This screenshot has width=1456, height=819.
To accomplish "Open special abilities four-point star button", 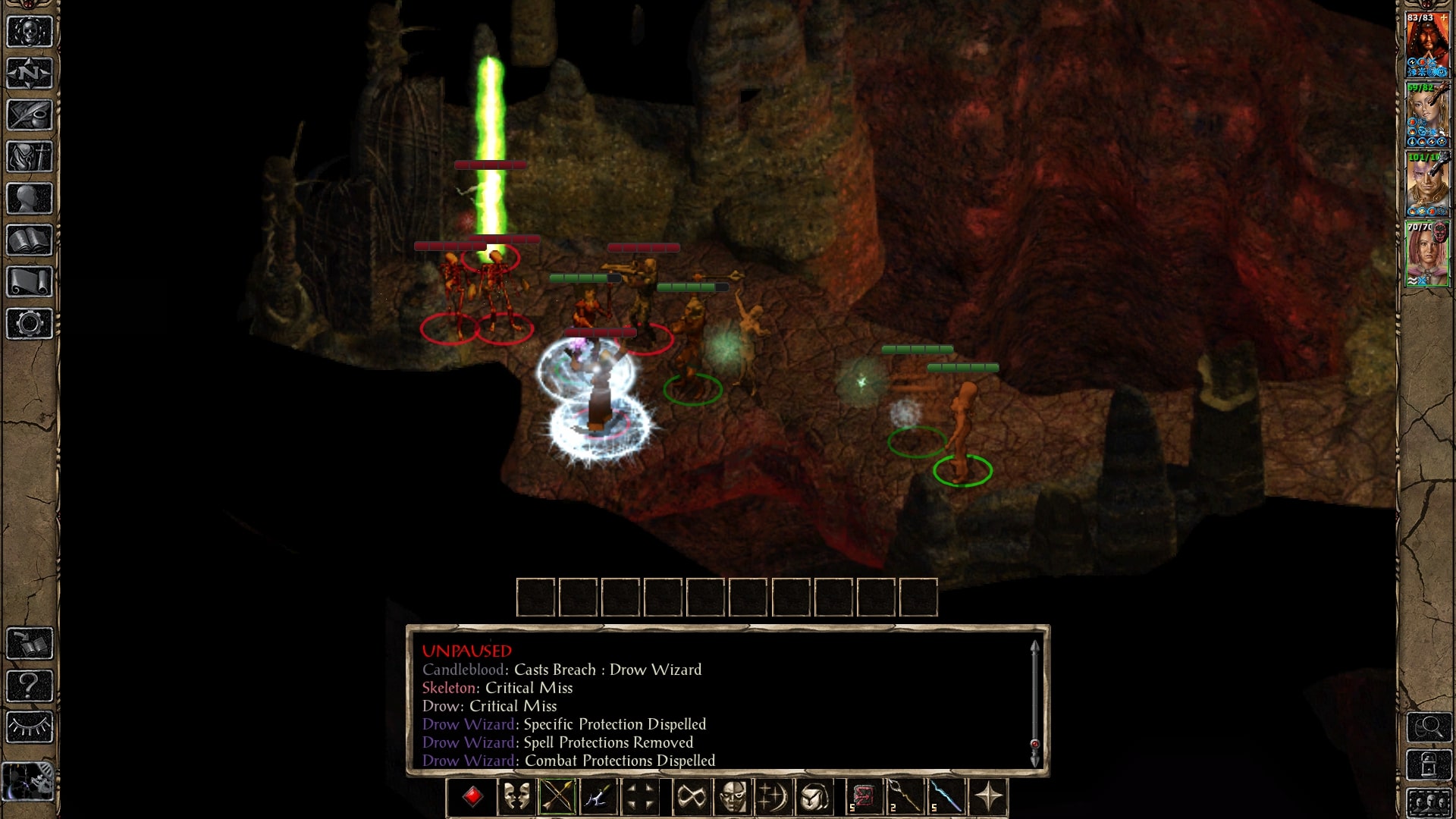I will (988, 797).
